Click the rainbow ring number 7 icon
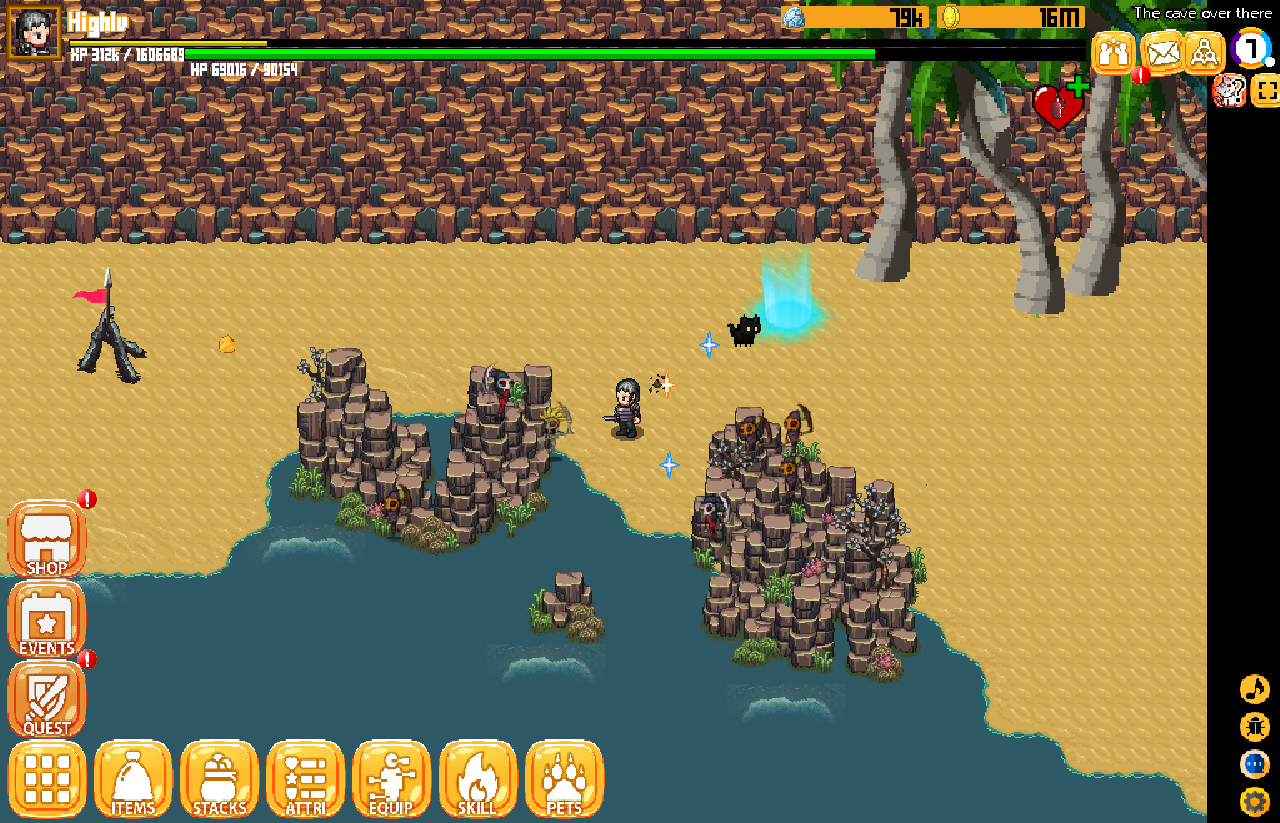Image resolution: width=1280 pixels, height=823 pixels. tap(1251, 49)
